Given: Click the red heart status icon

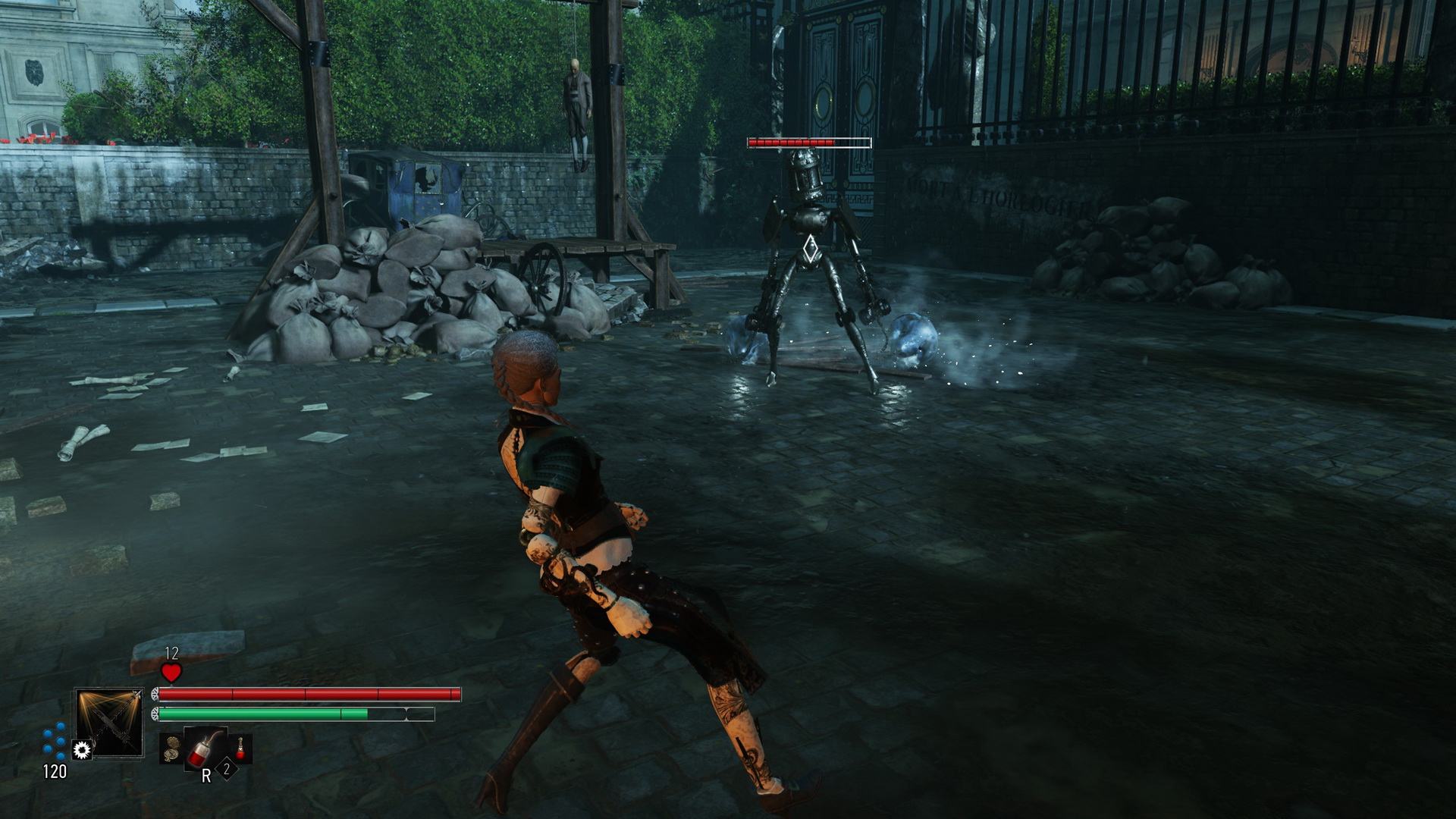Looking at the screenshot, I should (x=171, y=672).
